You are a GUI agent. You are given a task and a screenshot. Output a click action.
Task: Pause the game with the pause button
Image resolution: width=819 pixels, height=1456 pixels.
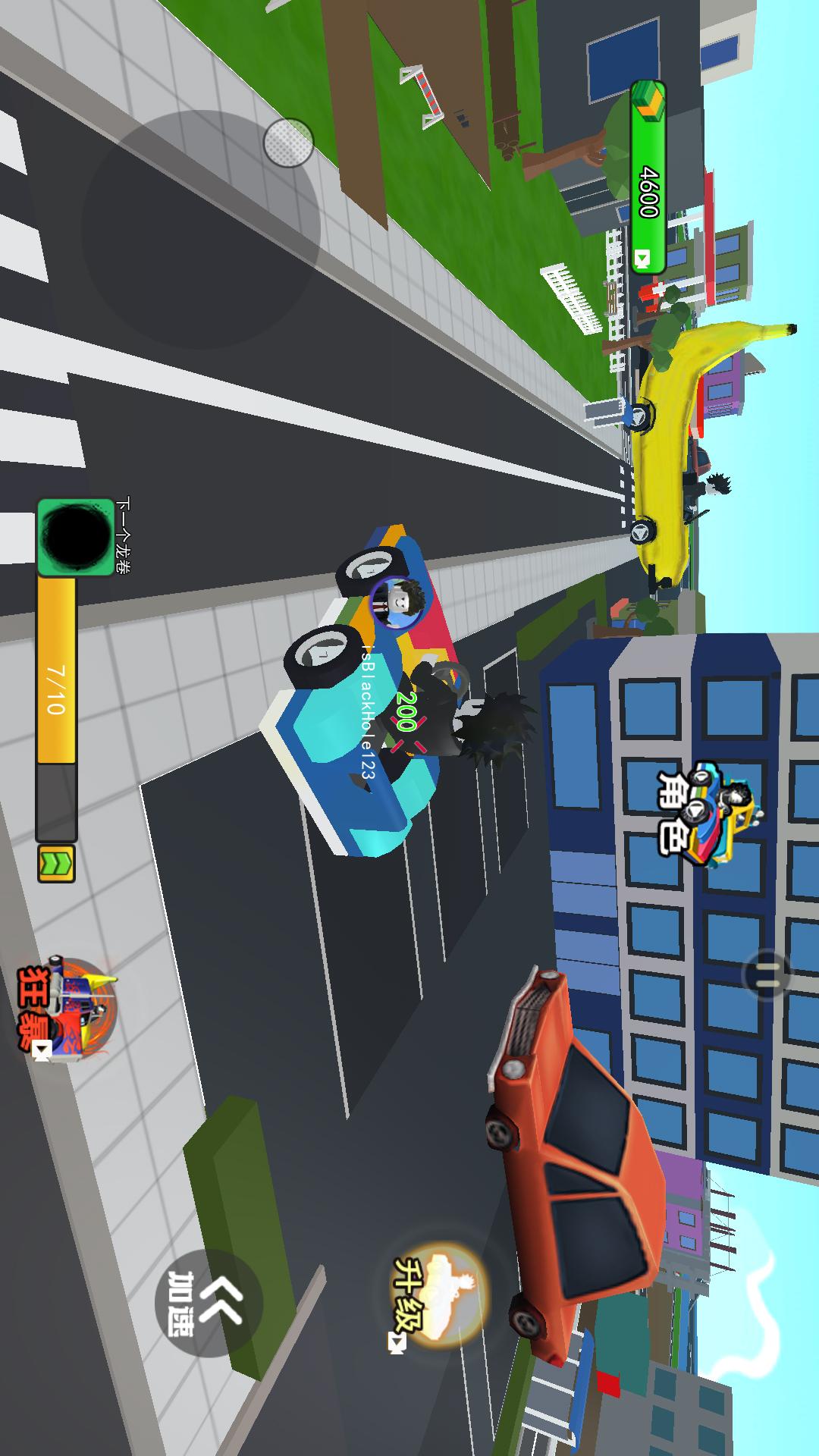(767, 974)
